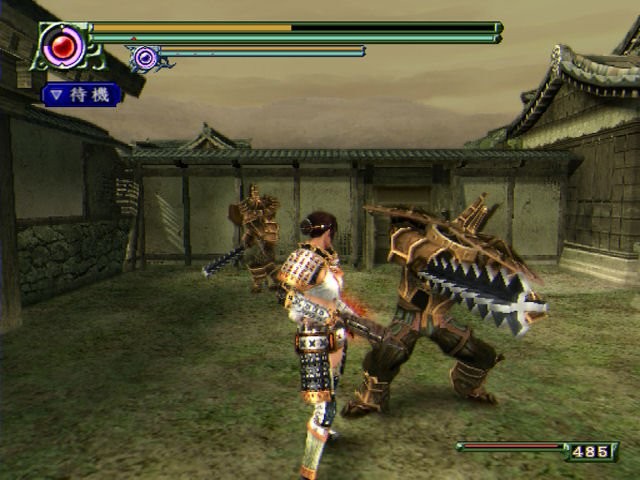Select the 待機 standby command label
This screenshot has height=480, width=640.
(82, 95)
